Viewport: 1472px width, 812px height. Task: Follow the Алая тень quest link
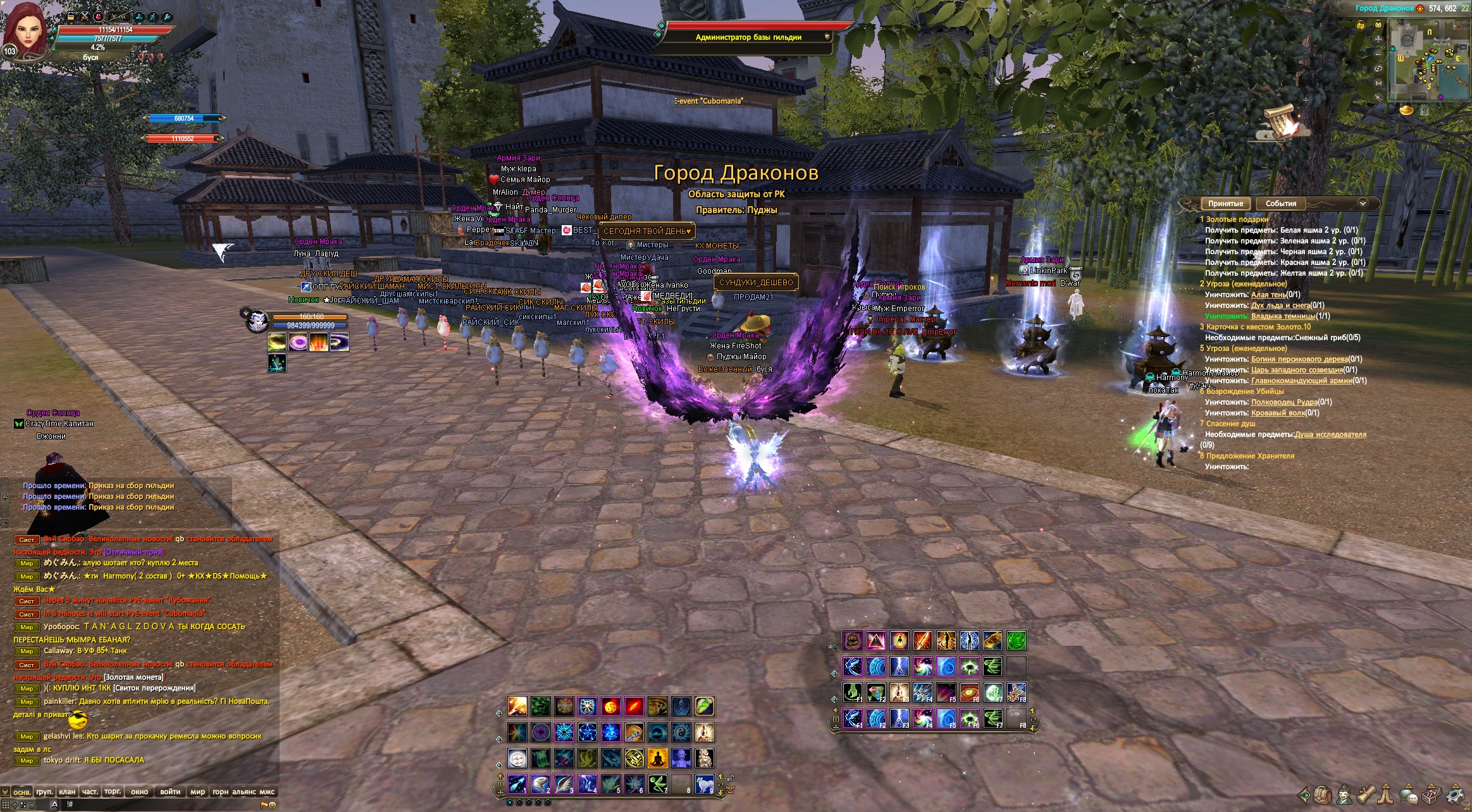click(1268, 295)
